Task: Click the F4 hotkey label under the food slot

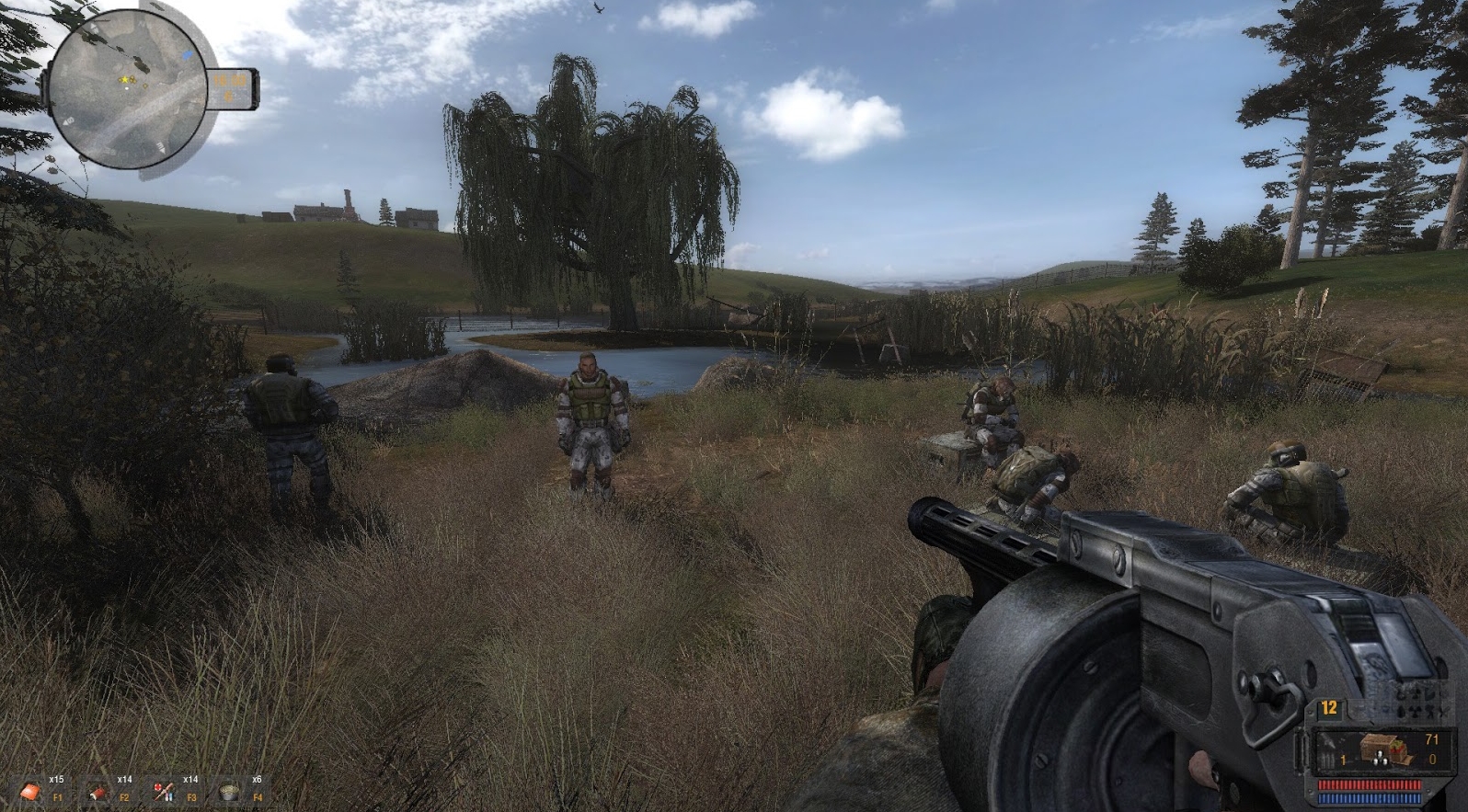Action: click(258, 797)
